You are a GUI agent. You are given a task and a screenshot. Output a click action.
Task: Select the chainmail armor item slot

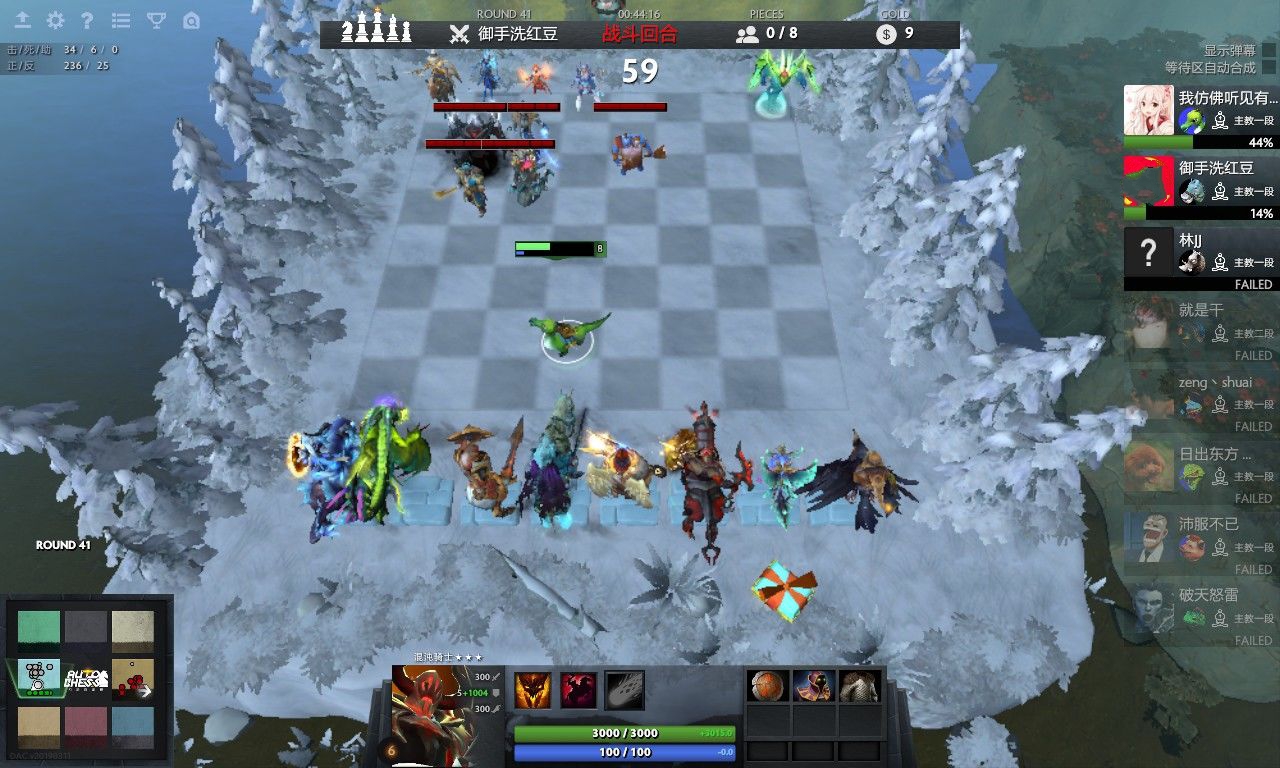point(860,686)
